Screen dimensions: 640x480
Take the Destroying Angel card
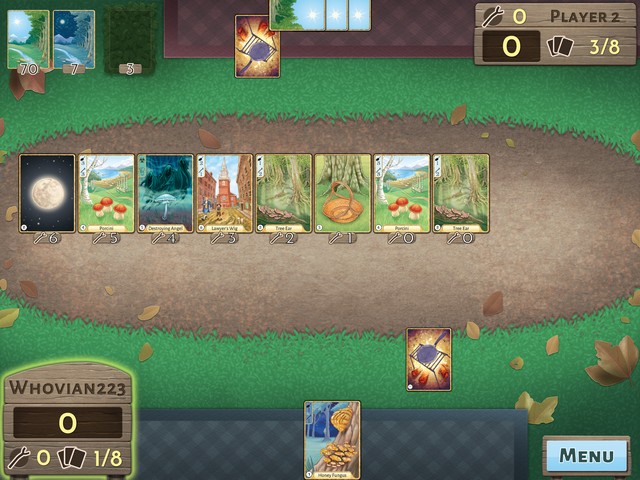165,193
